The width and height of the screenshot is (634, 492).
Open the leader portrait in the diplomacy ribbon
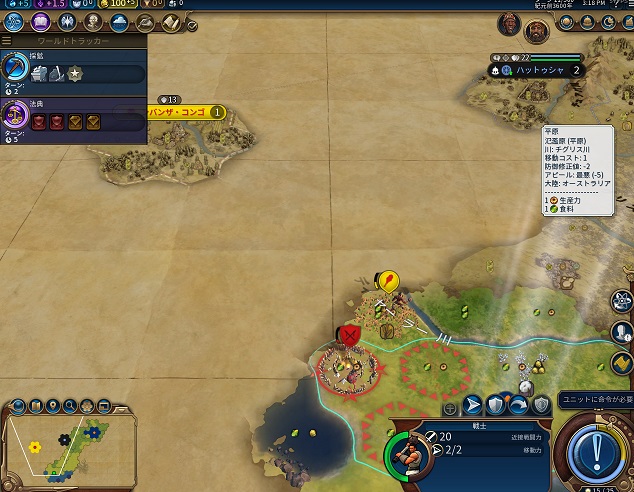509,22
